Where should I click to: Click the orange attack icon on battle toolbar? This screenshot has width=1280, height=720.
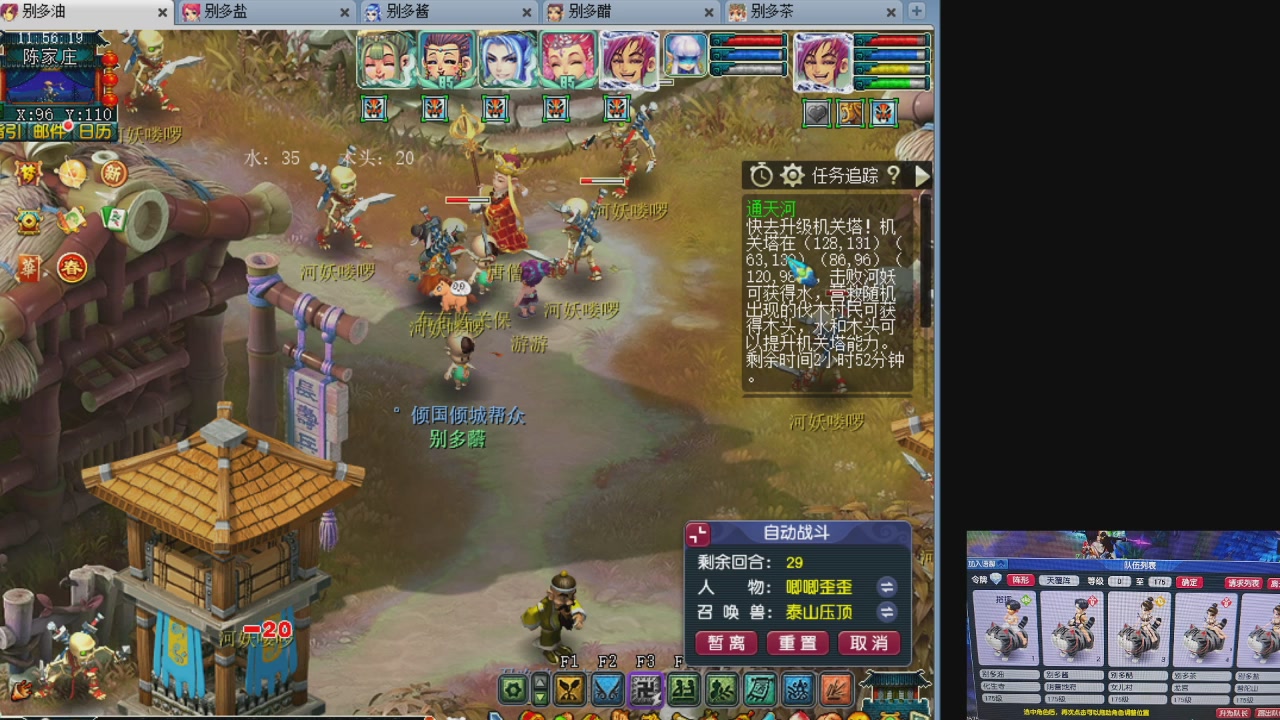(x=838, y=690)
